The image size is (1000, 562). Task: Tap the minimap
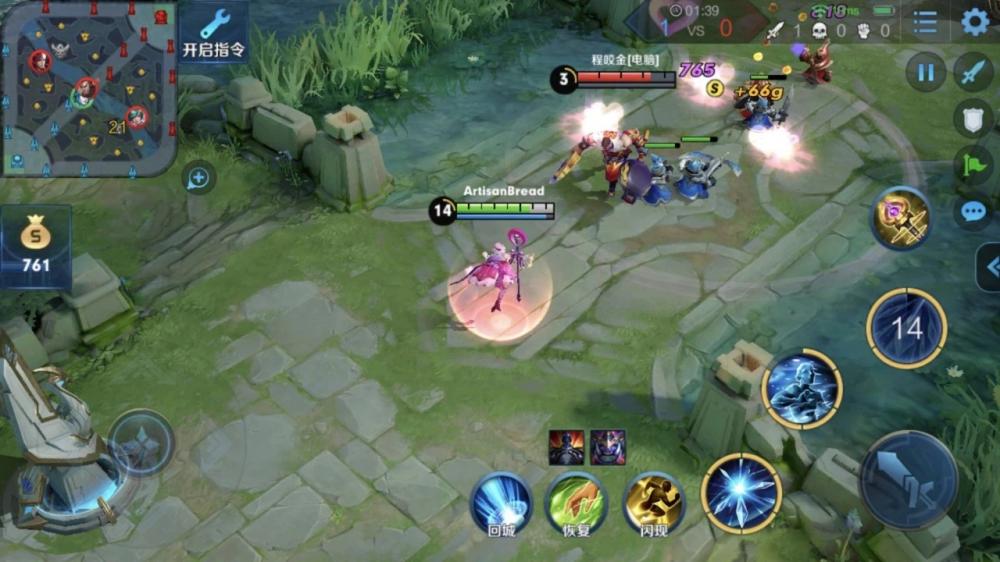tap(88, 88)
